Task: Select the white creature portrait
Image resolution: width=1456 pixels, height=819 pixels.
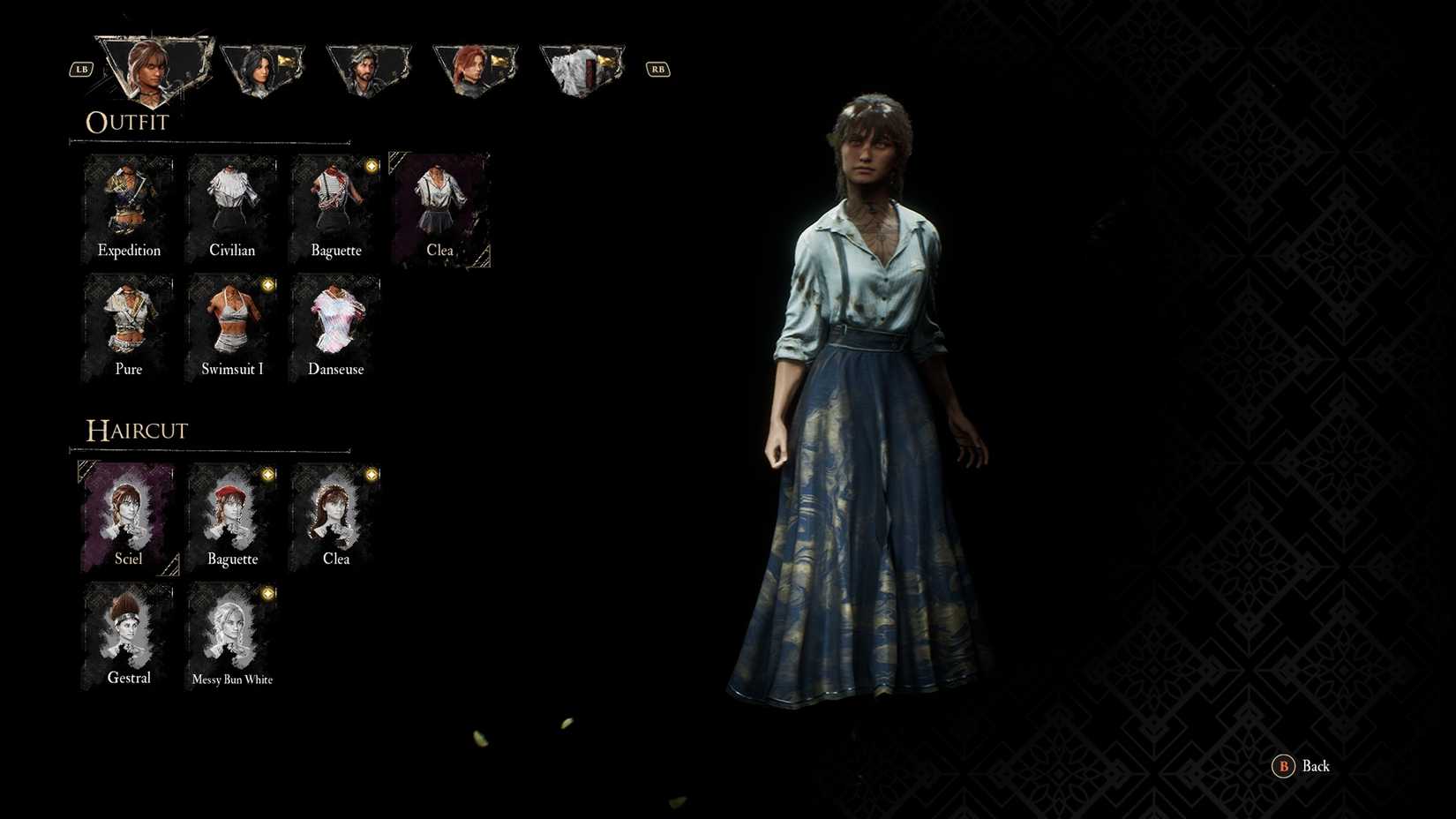Action: point(580,68)
